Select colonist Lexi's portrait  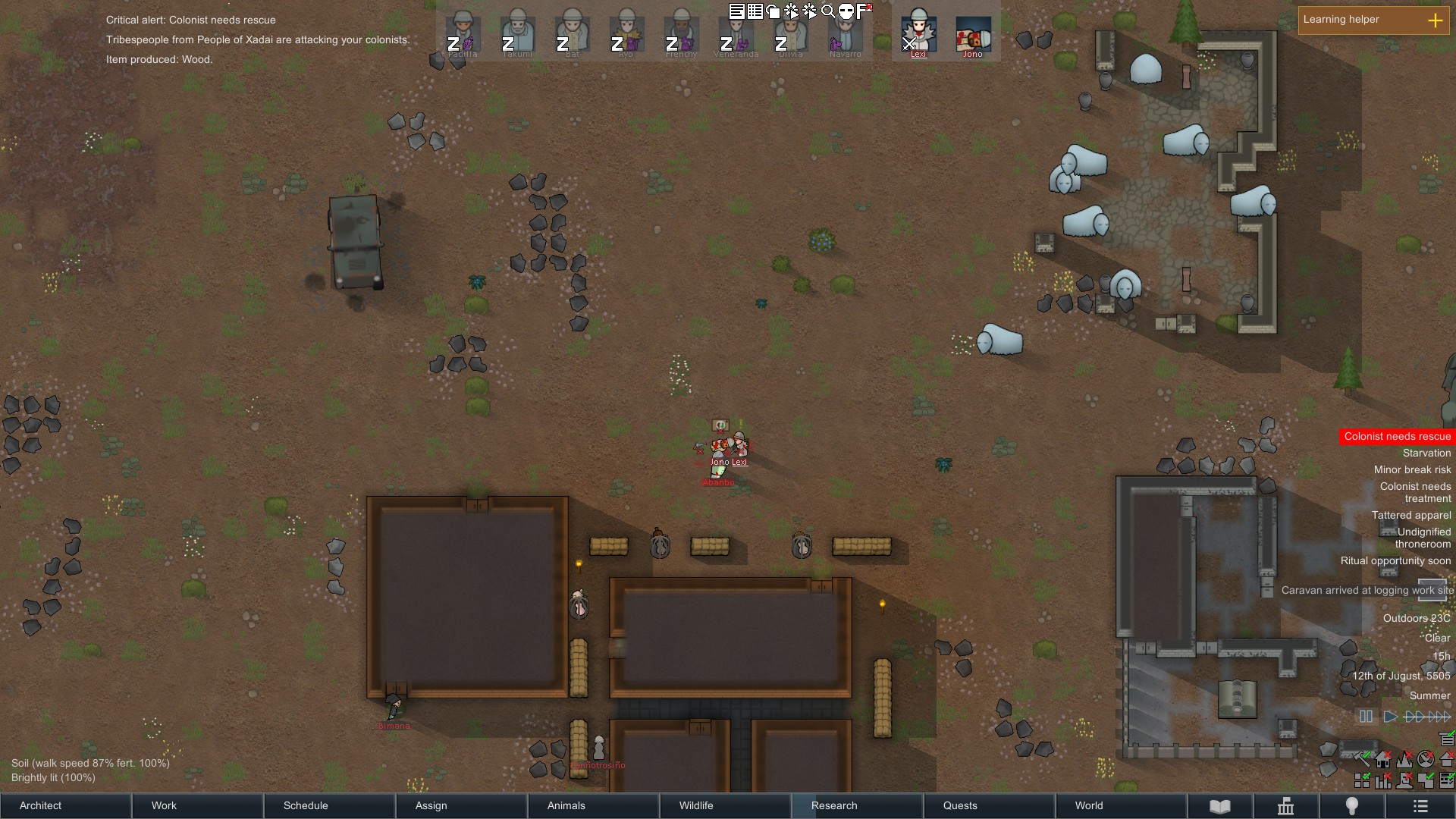click(x=918, y=35)
